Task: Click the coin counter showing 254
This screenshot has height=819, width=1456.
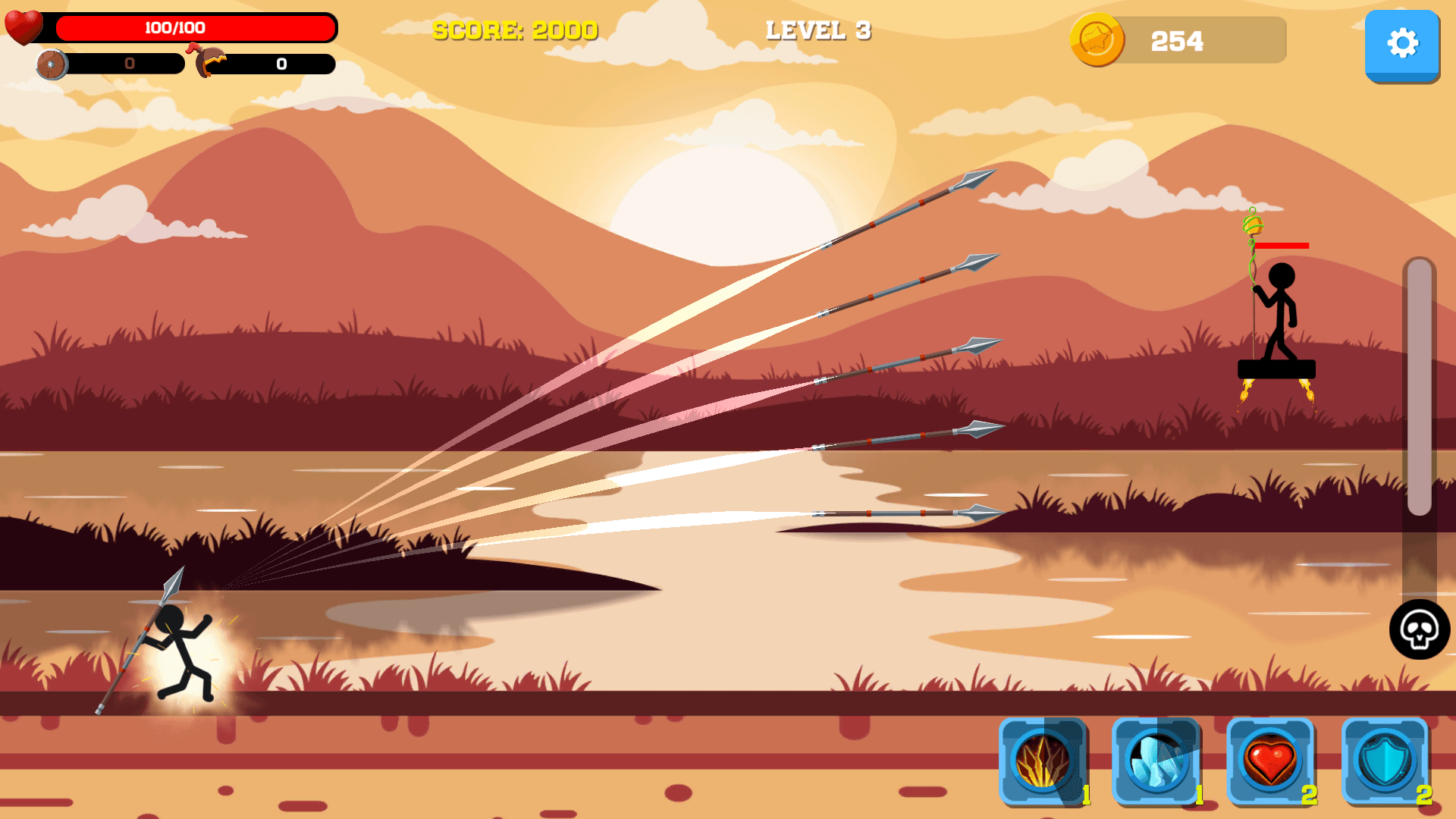Action: [x=1178, y=42]
